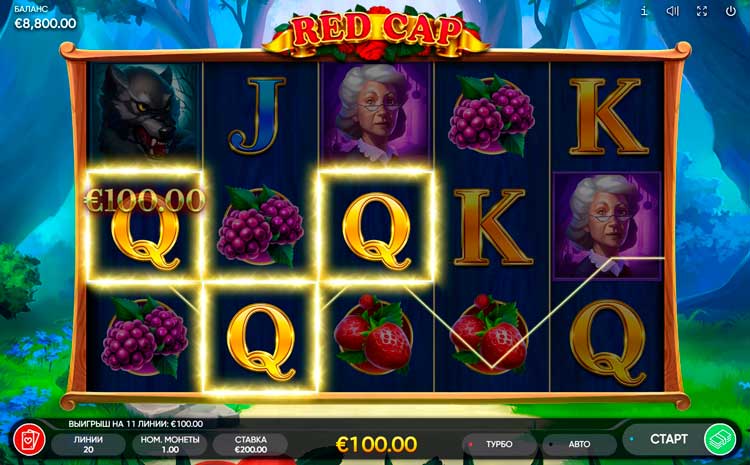Open the СТАВКА bet selector
This screenshot has height=465, width=750.
click(x=250, y=444)
